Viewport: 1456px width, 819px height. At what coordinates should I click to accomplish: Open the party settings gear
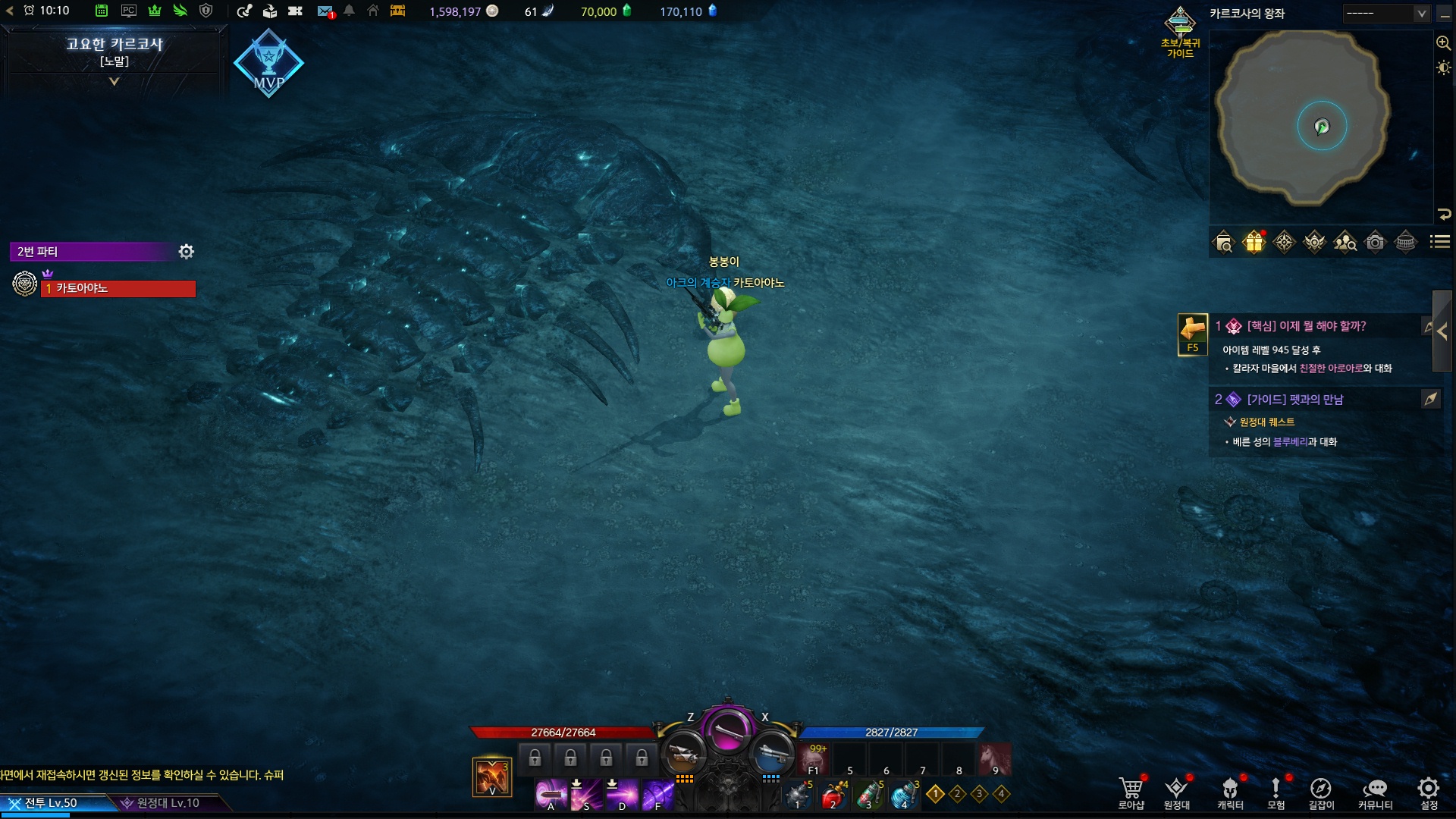pos(187,251)
